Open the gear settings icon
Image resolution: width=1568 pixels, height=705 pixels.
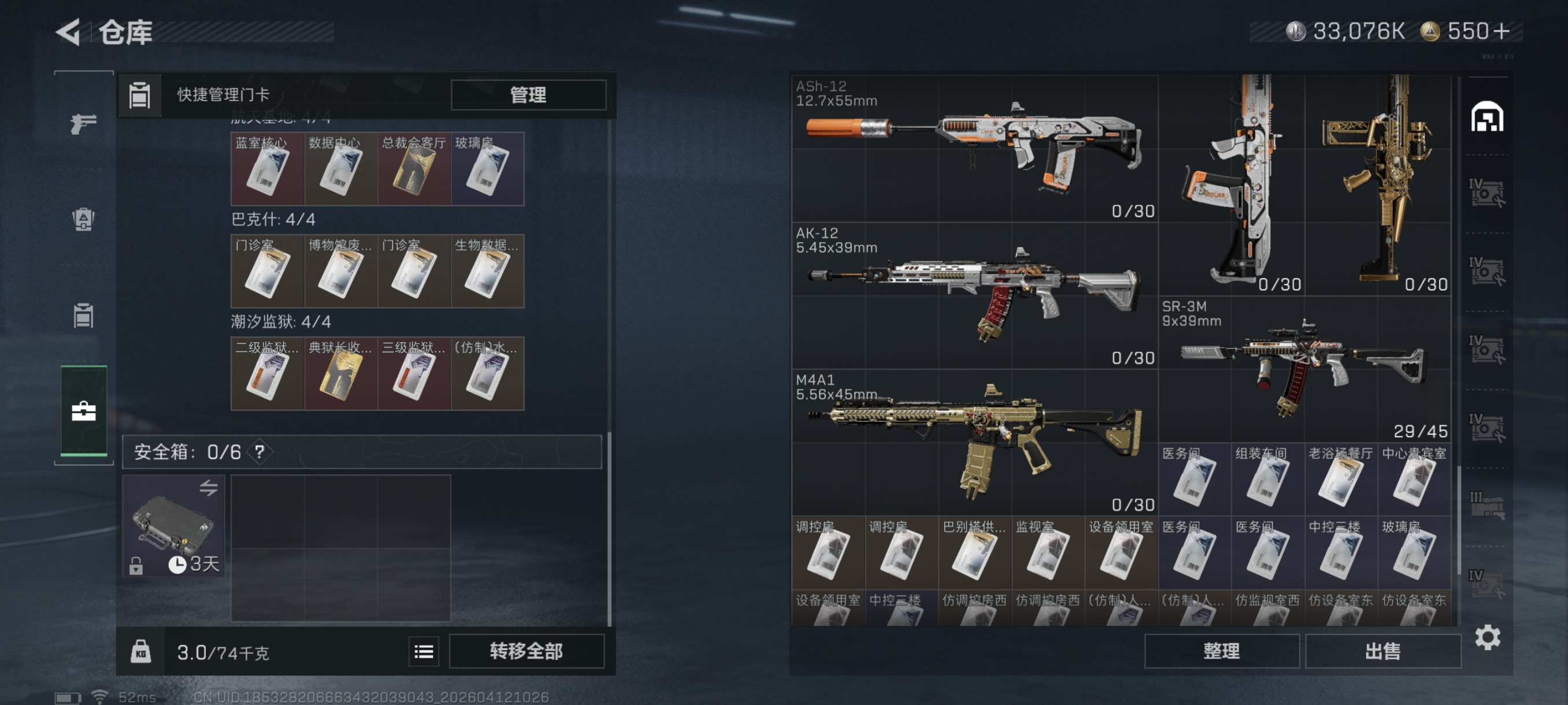pos(1487,637)
